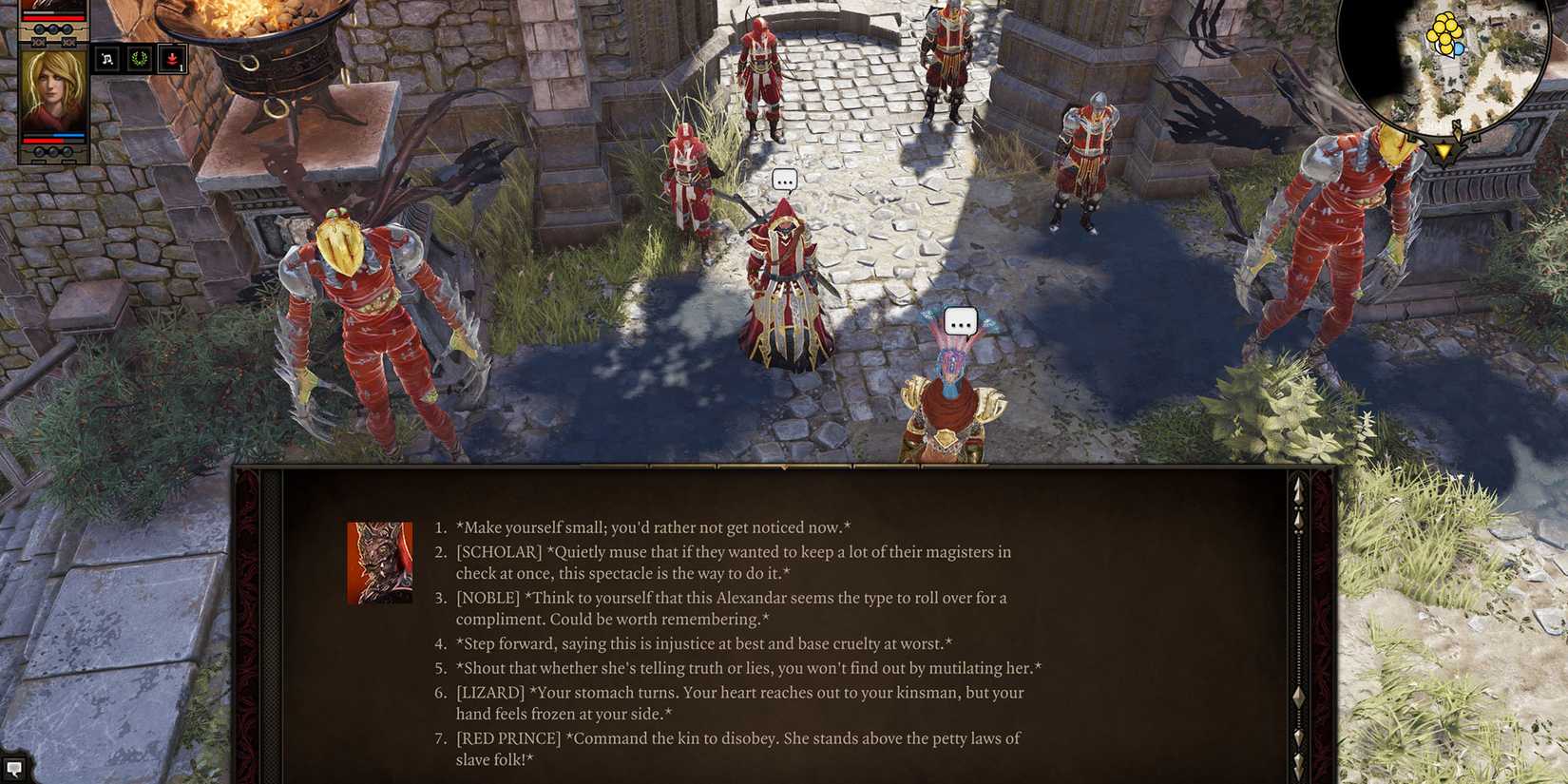
Task: Select the RED PRINCE dialogue option 7
Action: pos(739,738)
